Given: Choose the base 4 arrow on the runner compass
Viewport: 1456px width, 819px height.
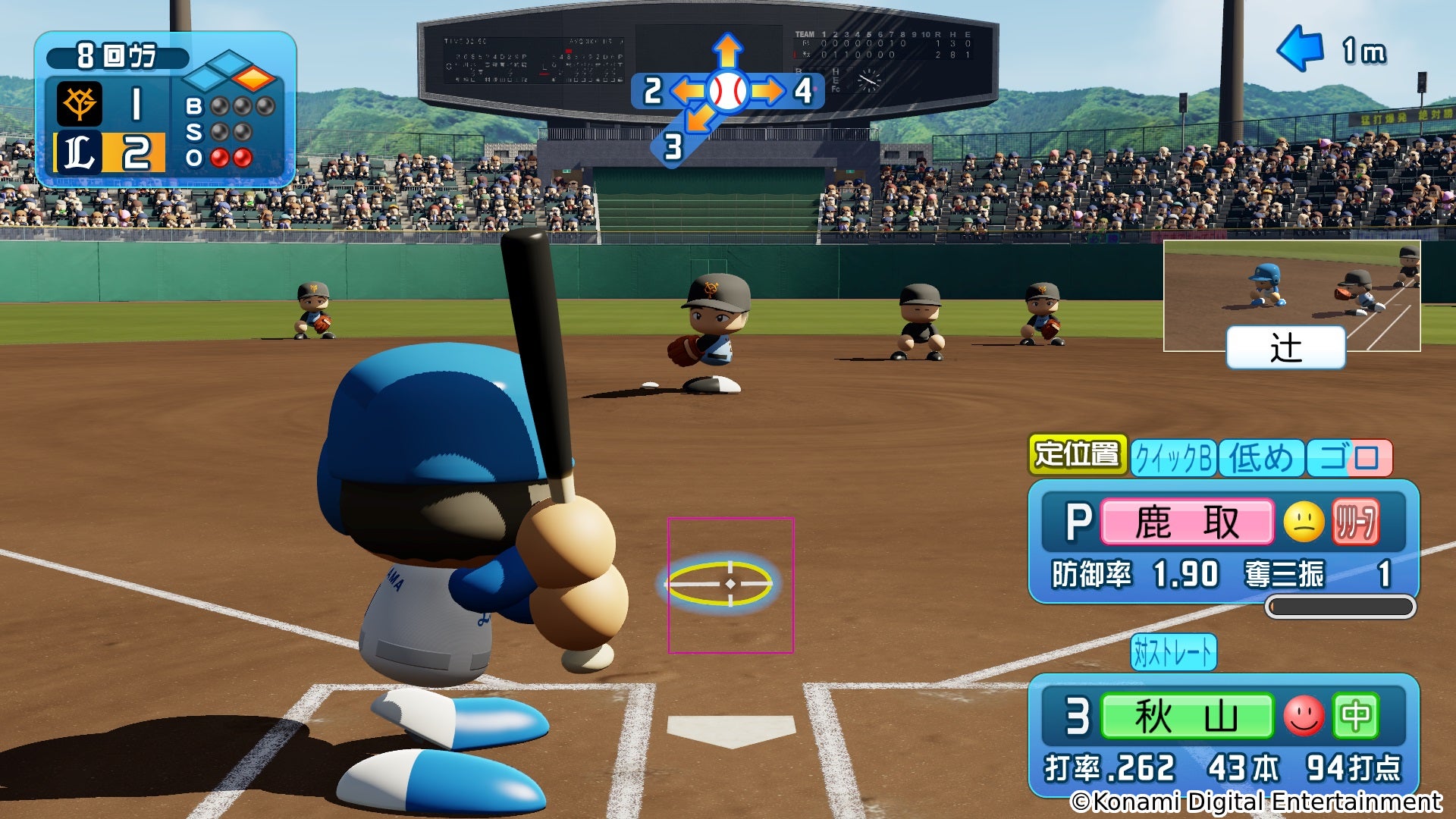Looking at the screenshot, I should [x=768, y=91].
